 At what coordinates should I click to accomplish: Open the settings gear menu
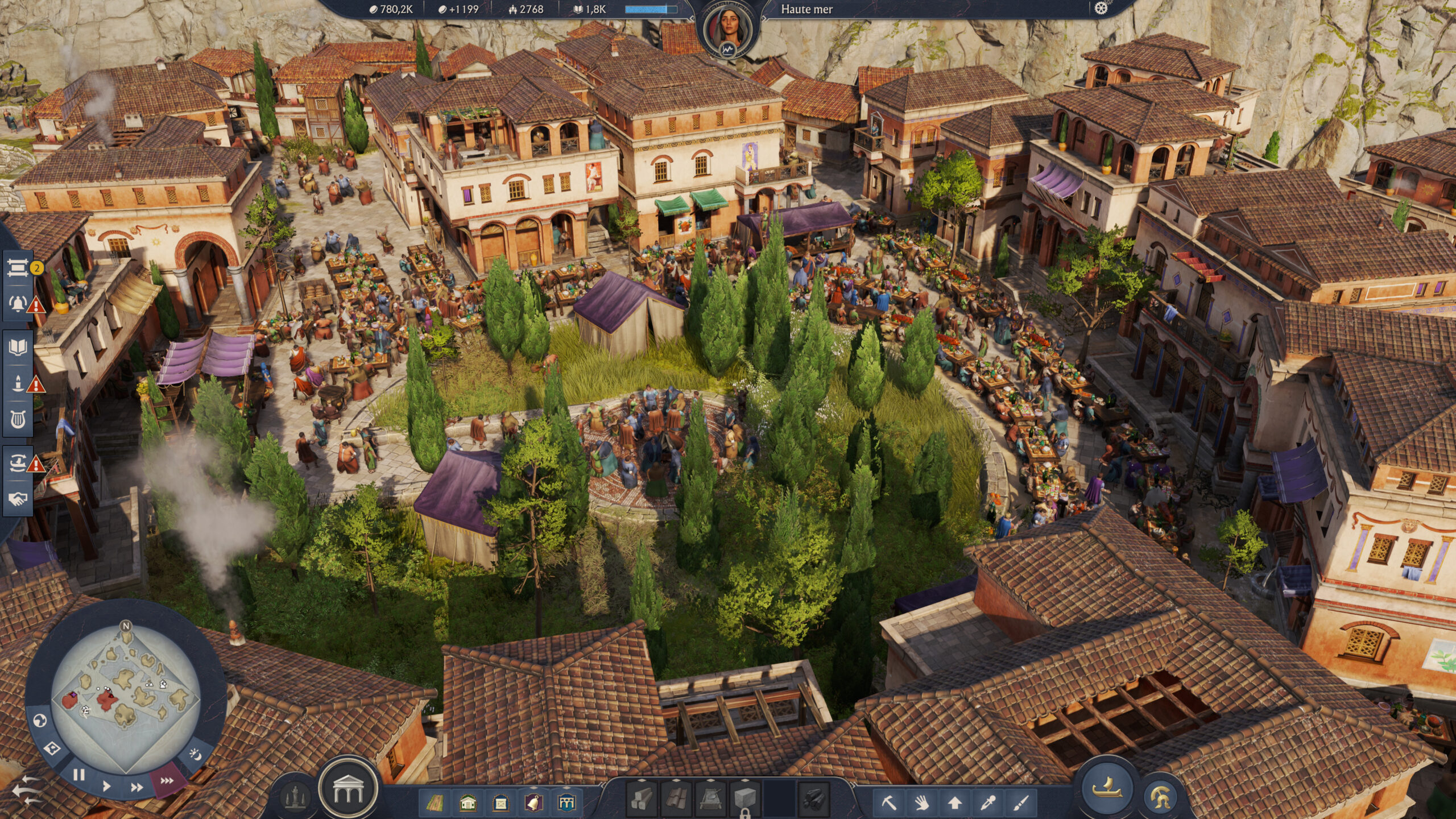click(x=1101, y=9)
